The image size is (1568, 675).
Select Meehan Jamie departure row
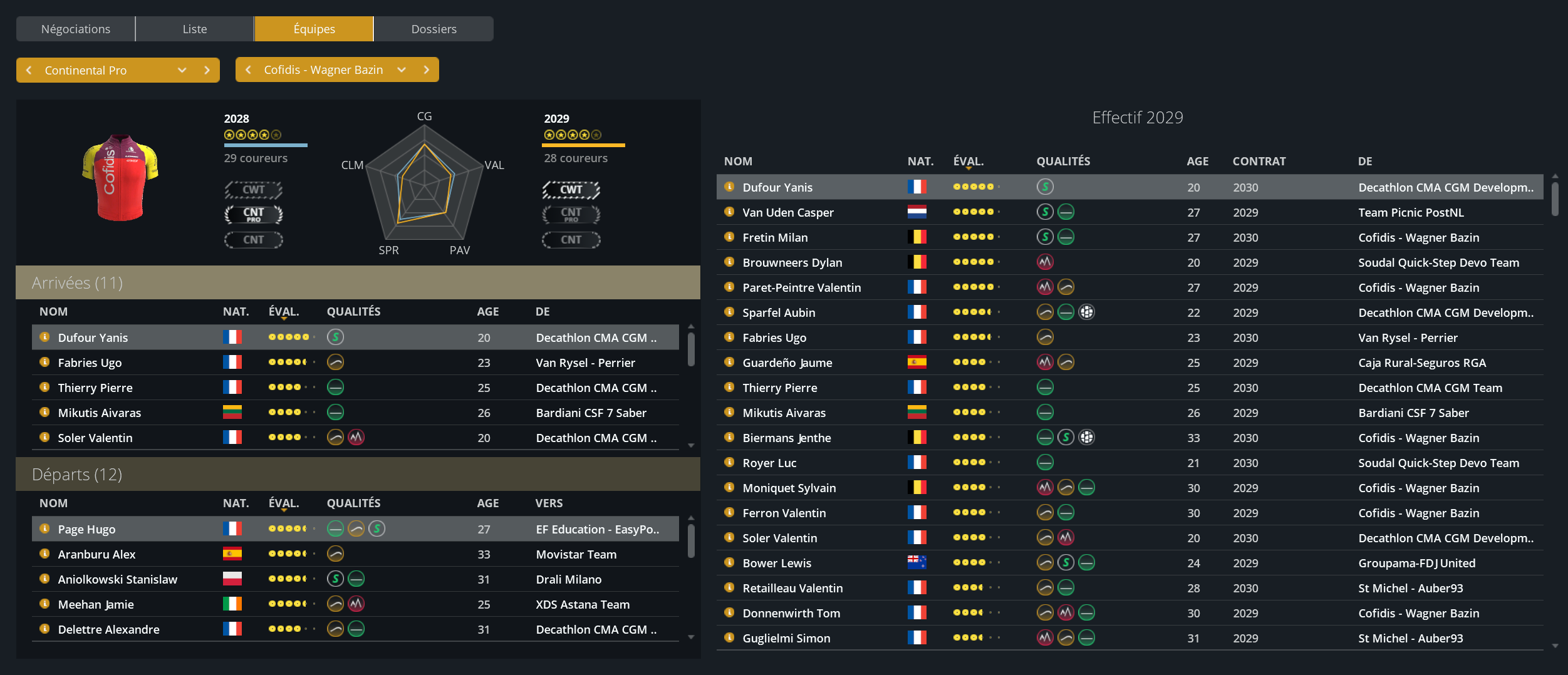pos(96,604)
